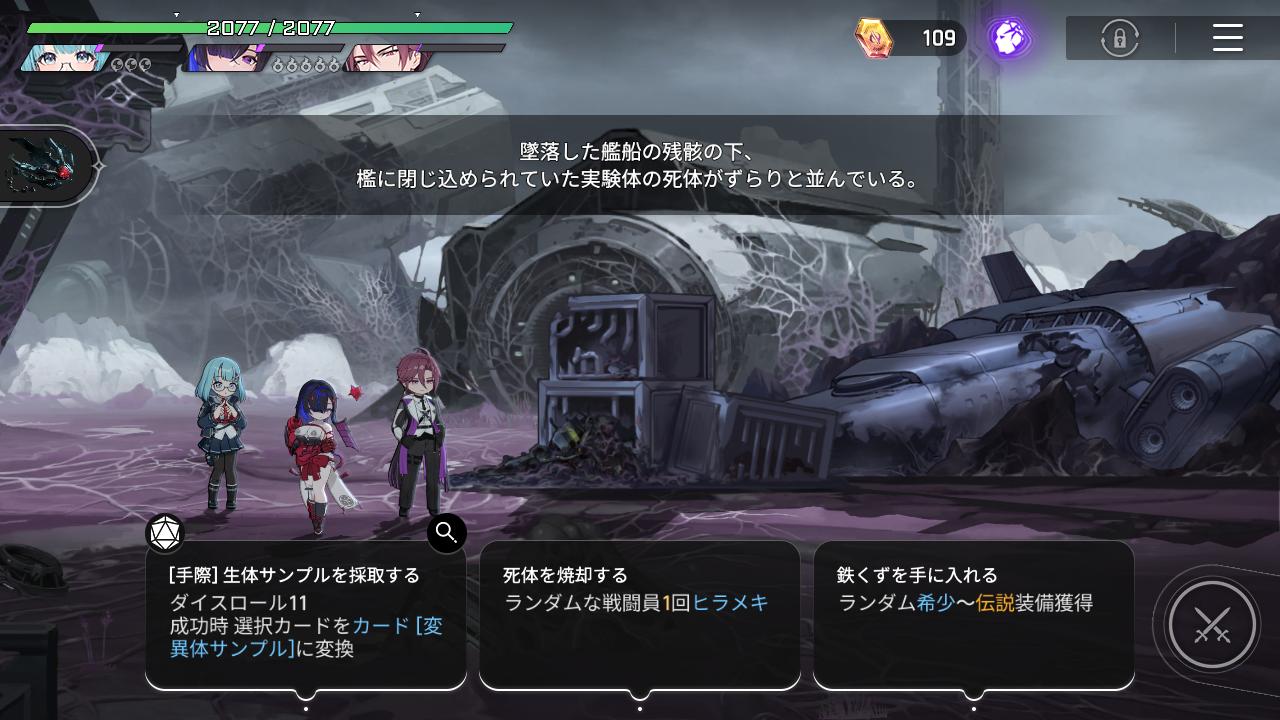Open the hamburger menu
The image size is (1280, 720).
click(x=1228, y=38)
